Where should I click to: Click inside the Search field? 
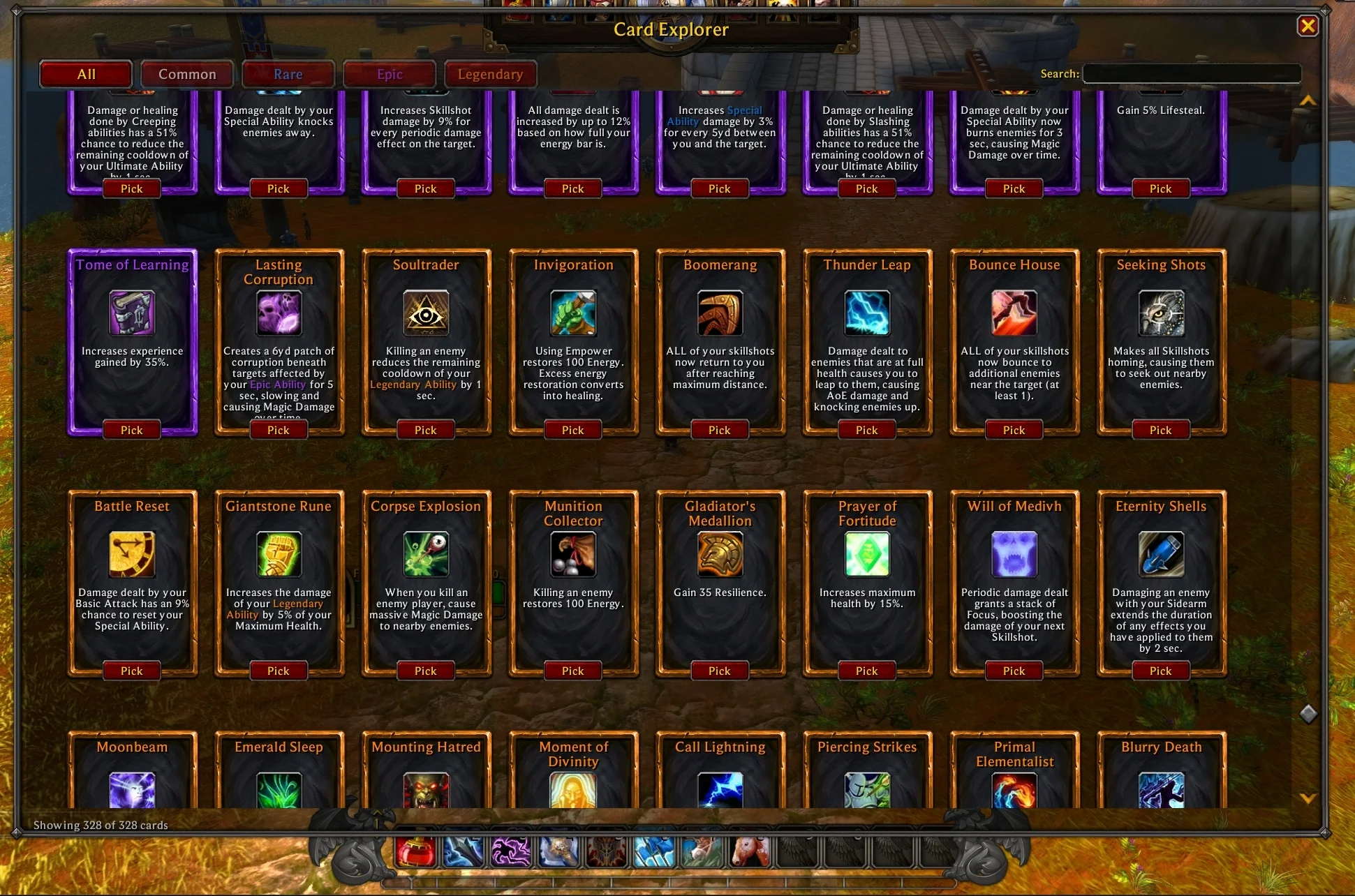pos(1192,73)
